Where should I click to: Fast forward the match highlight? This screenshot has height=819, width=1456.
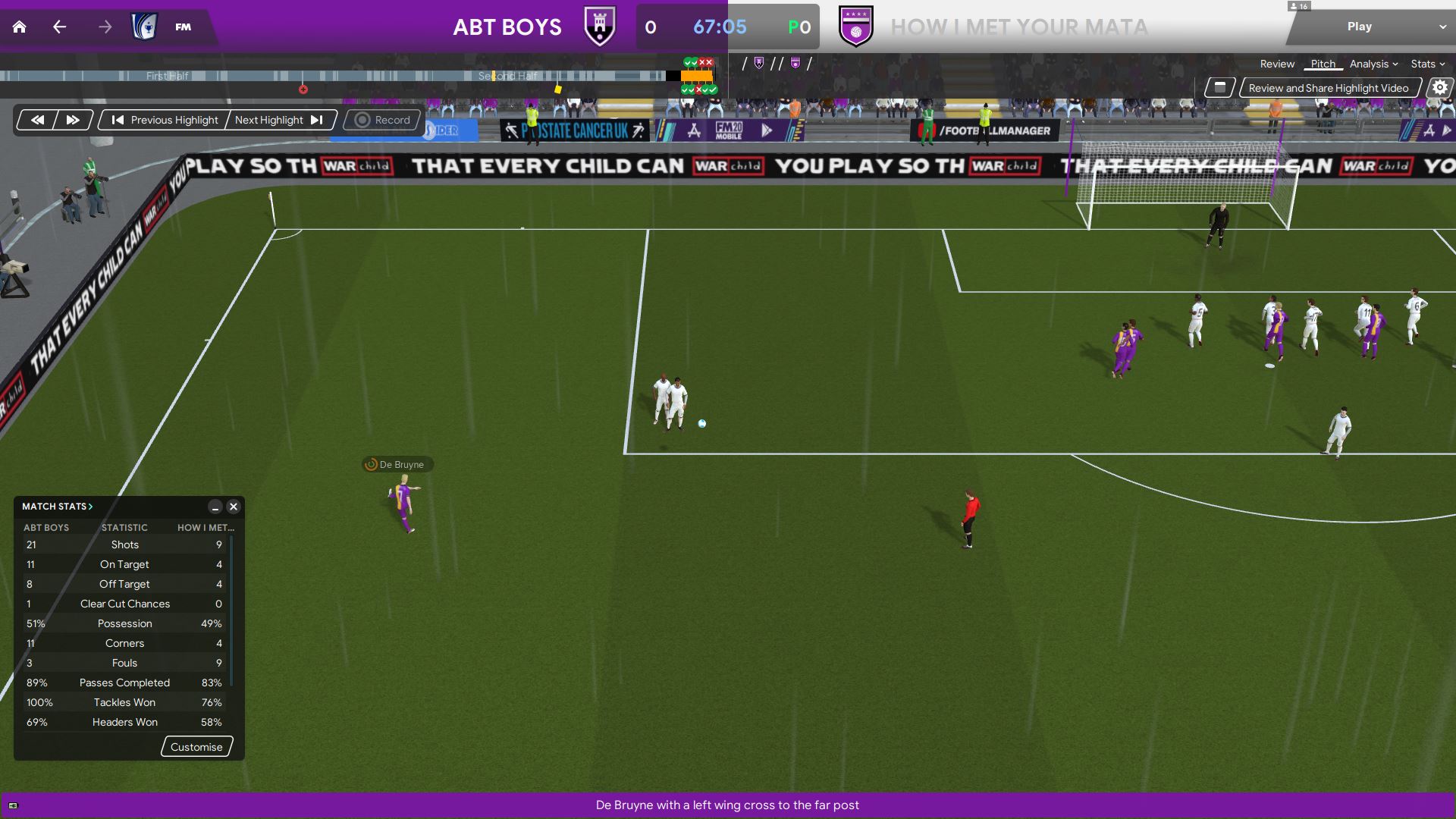tap(73, 120)
